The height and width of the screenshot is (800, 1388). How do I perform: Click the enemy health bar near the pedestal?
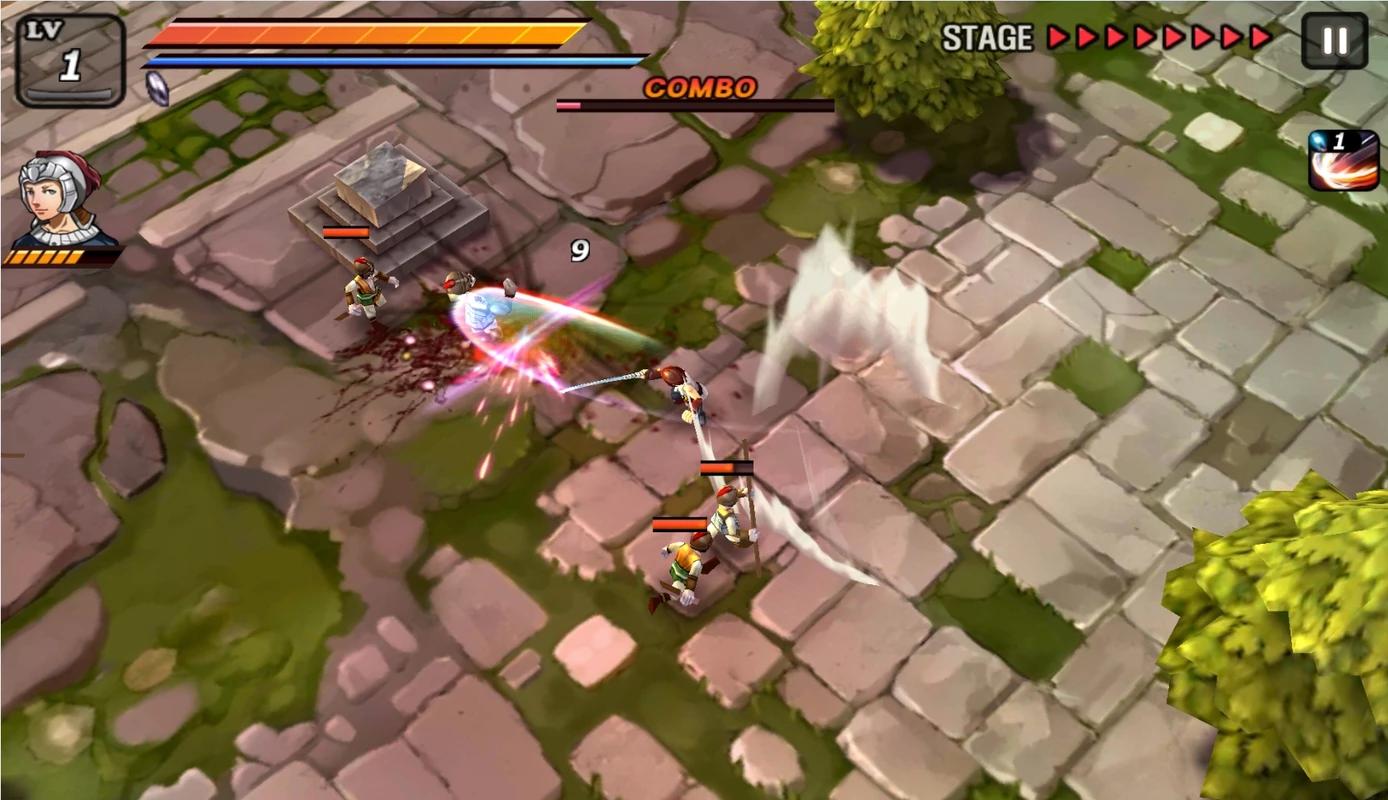pos(344,232)
